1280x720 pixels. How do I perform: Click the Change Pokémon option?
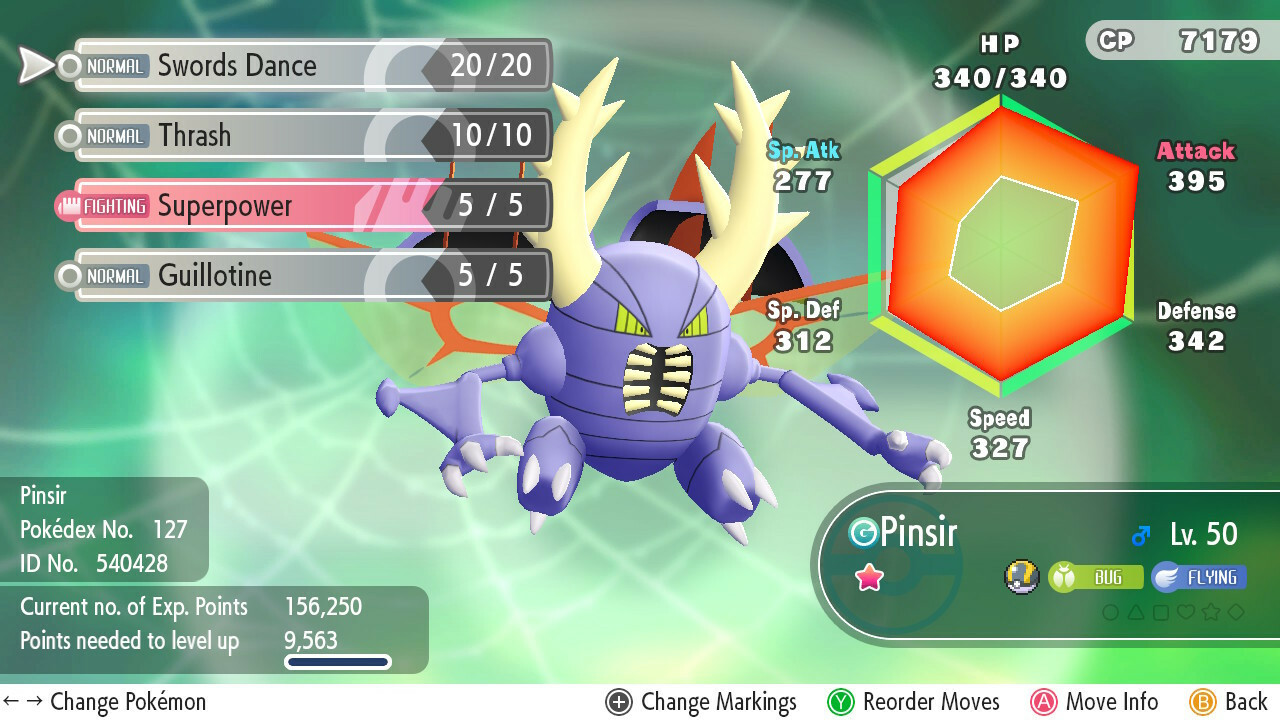(105, 702)
